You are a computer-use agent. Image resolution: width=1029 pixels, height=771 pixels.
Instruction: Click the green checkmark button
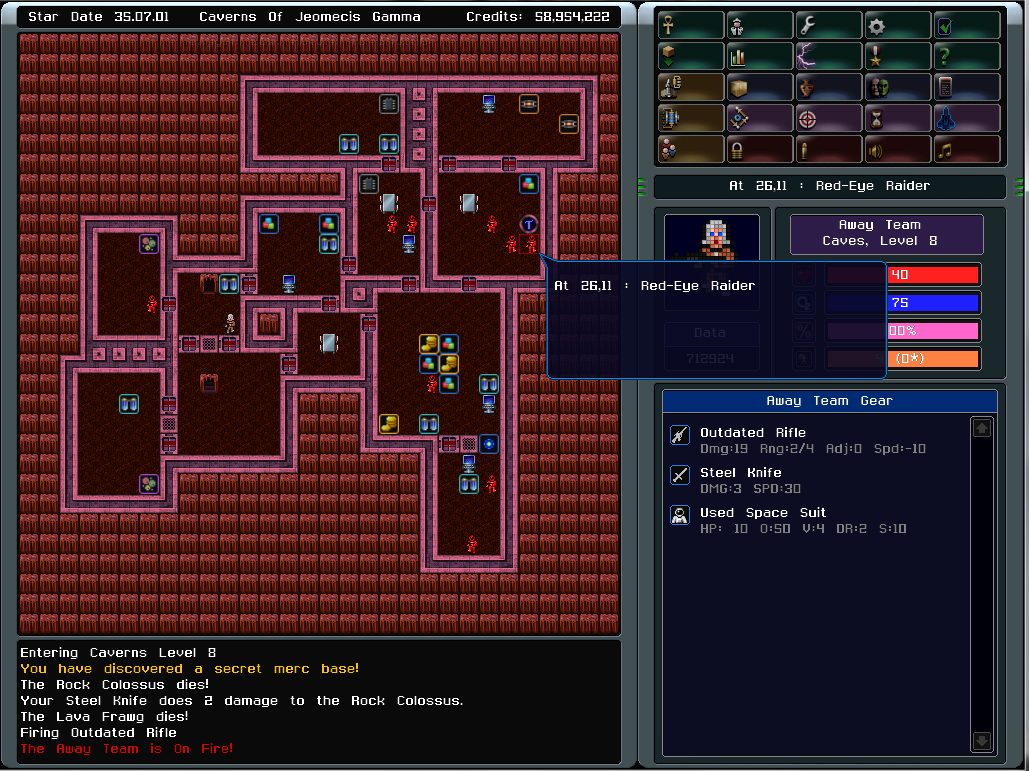(x=967, y=26)
